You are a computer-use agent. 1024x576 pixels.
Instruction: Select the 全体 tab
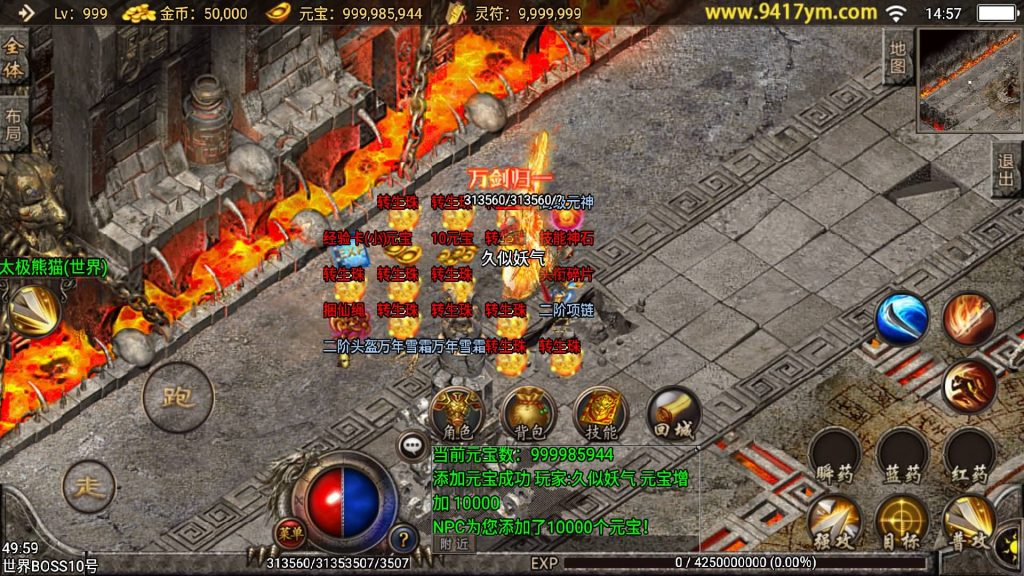[x=14, y=58]
